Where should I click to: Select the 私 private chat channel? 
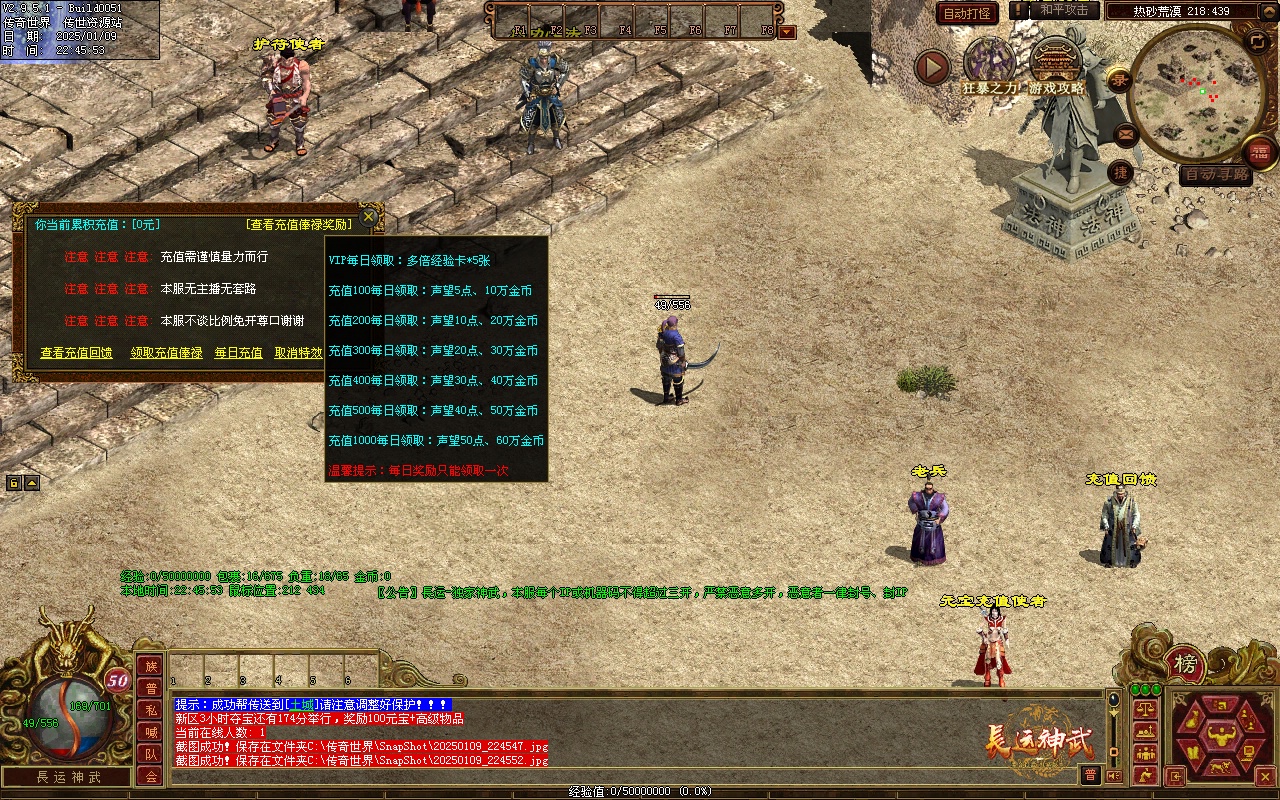[x=150, y=710]
